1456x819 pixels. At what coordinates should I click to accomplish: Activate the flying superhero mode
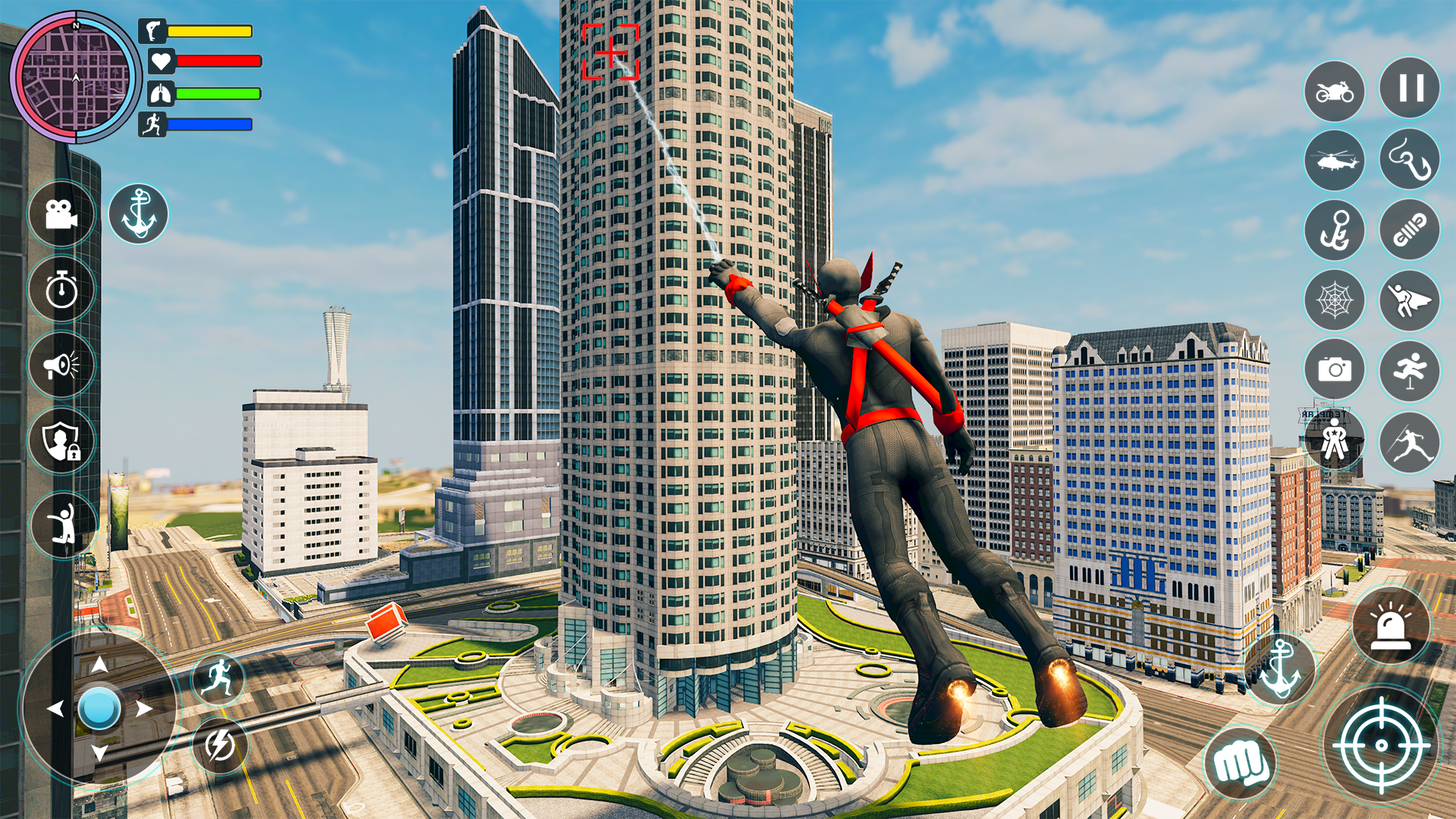pos(1408,301)
